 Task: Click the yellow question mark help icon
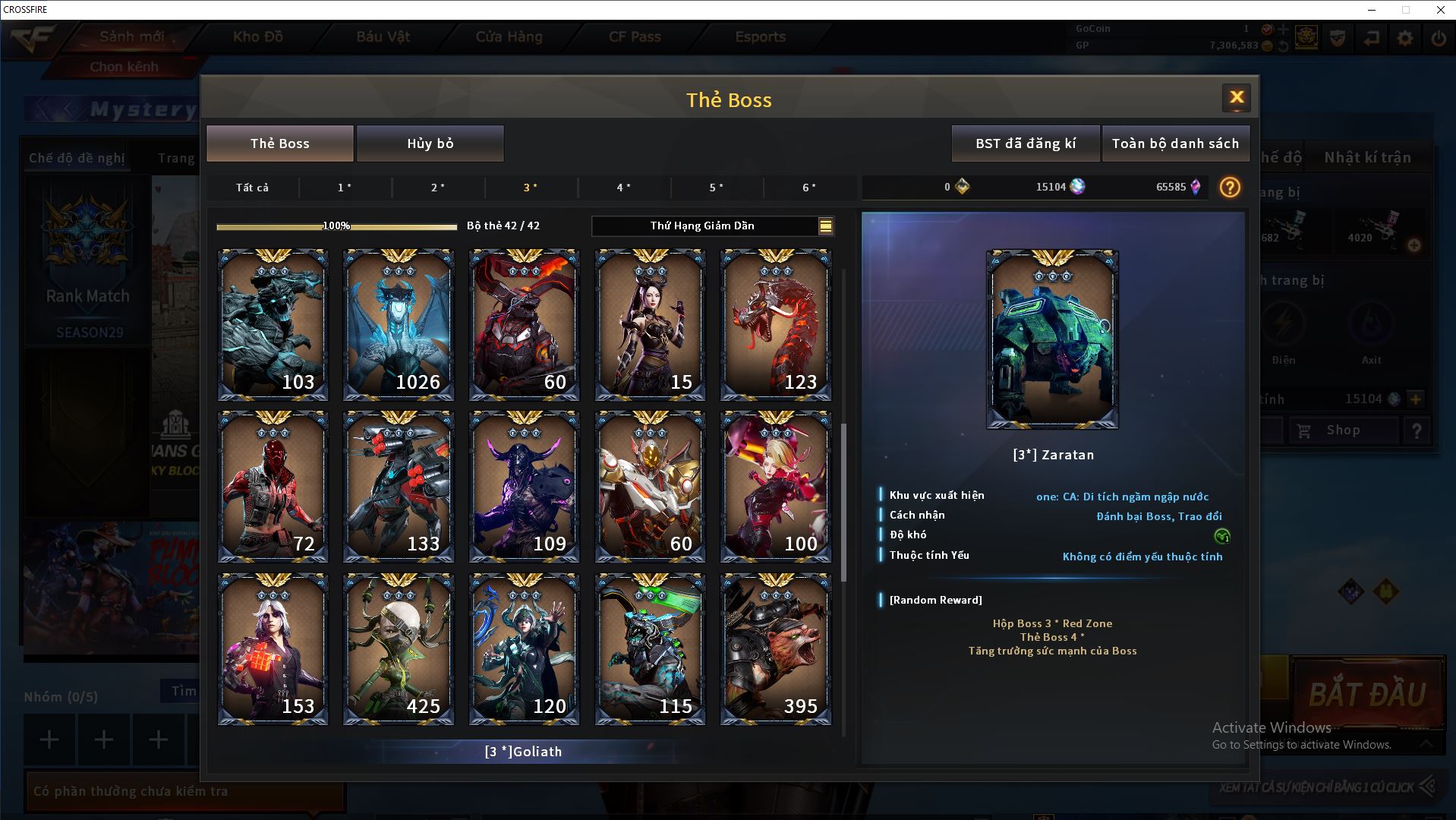tap(1230, 188)
